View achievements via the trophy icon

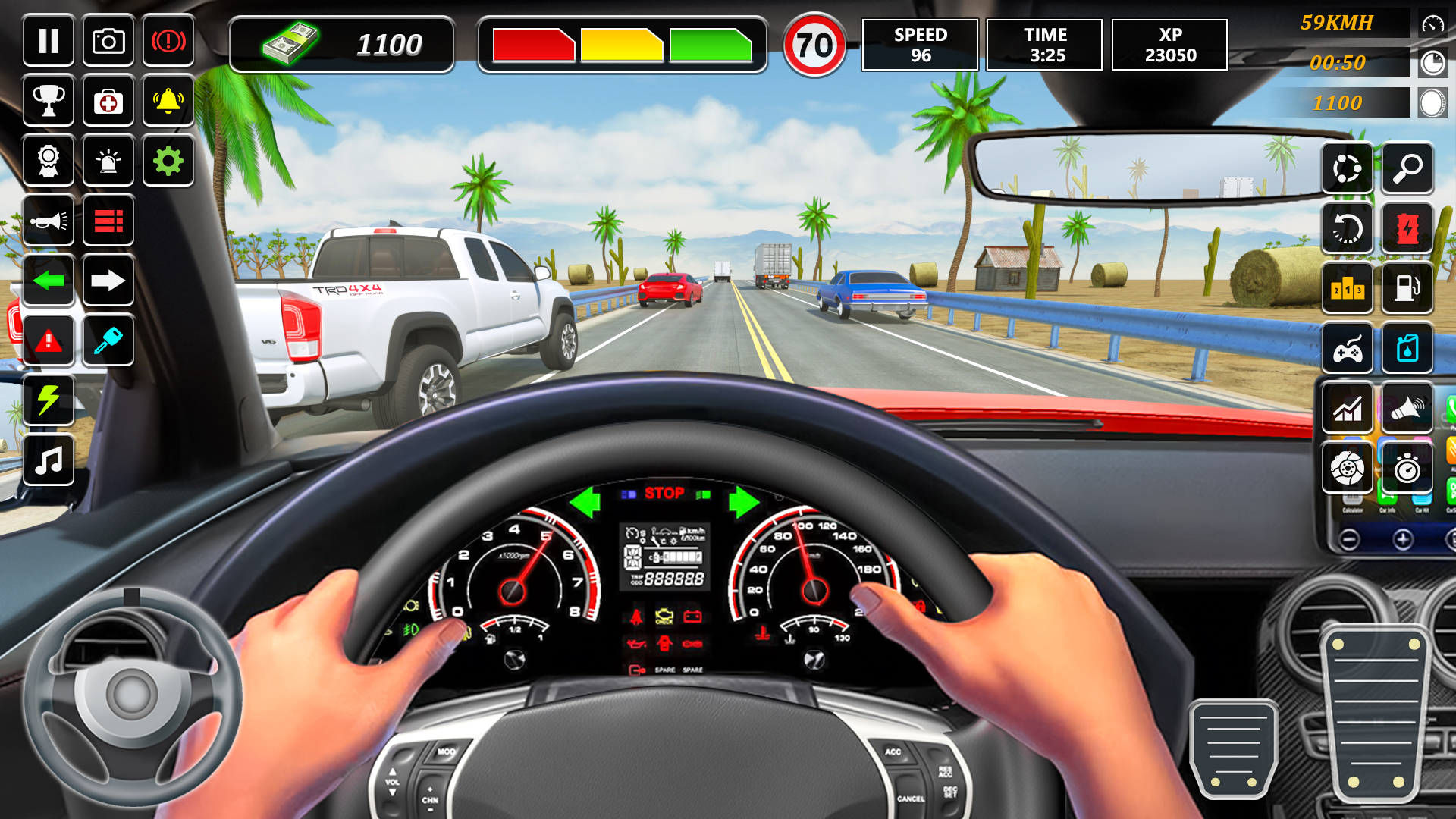49,101
